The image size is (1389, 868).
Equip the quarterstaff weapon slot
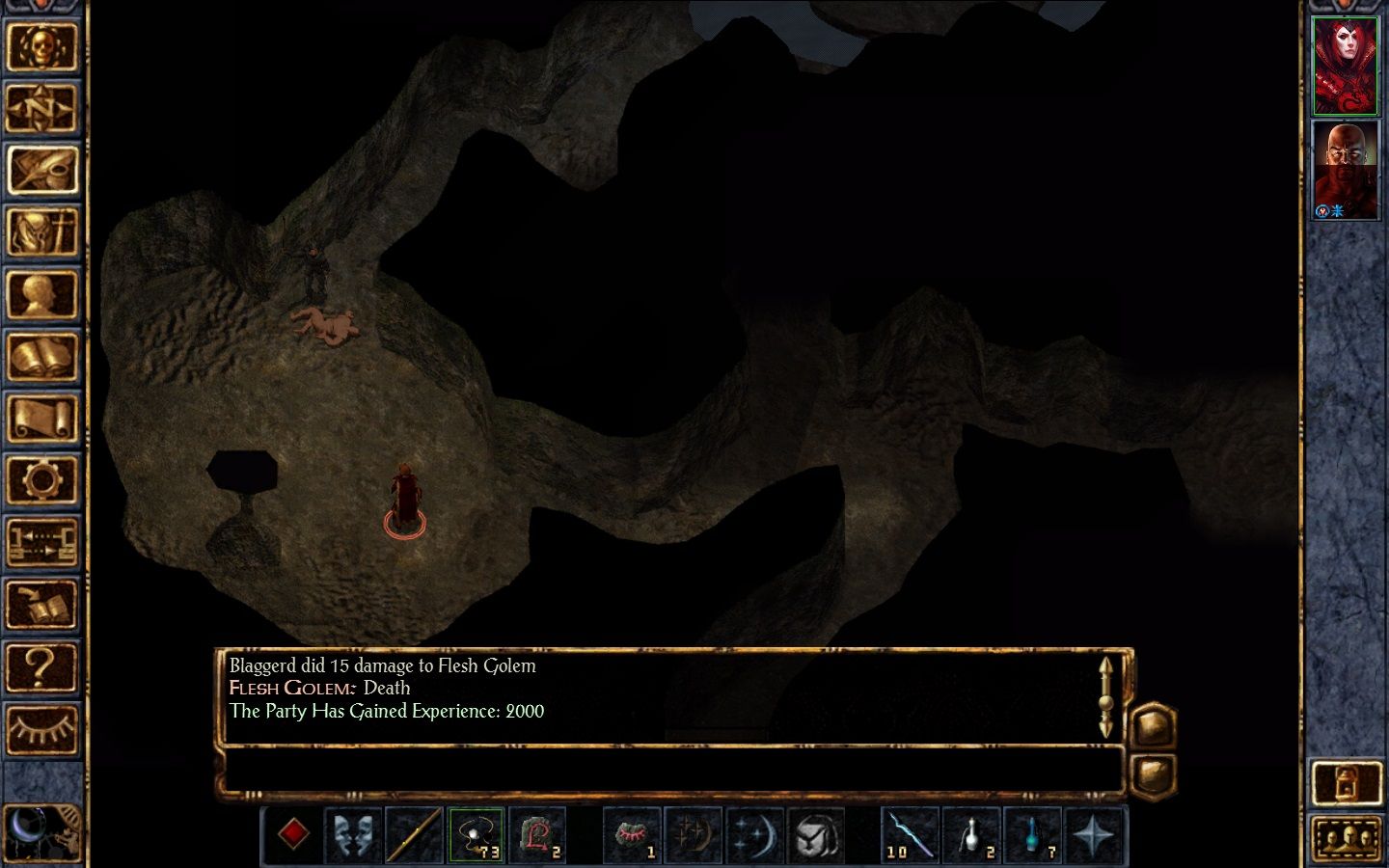point(415,834)
